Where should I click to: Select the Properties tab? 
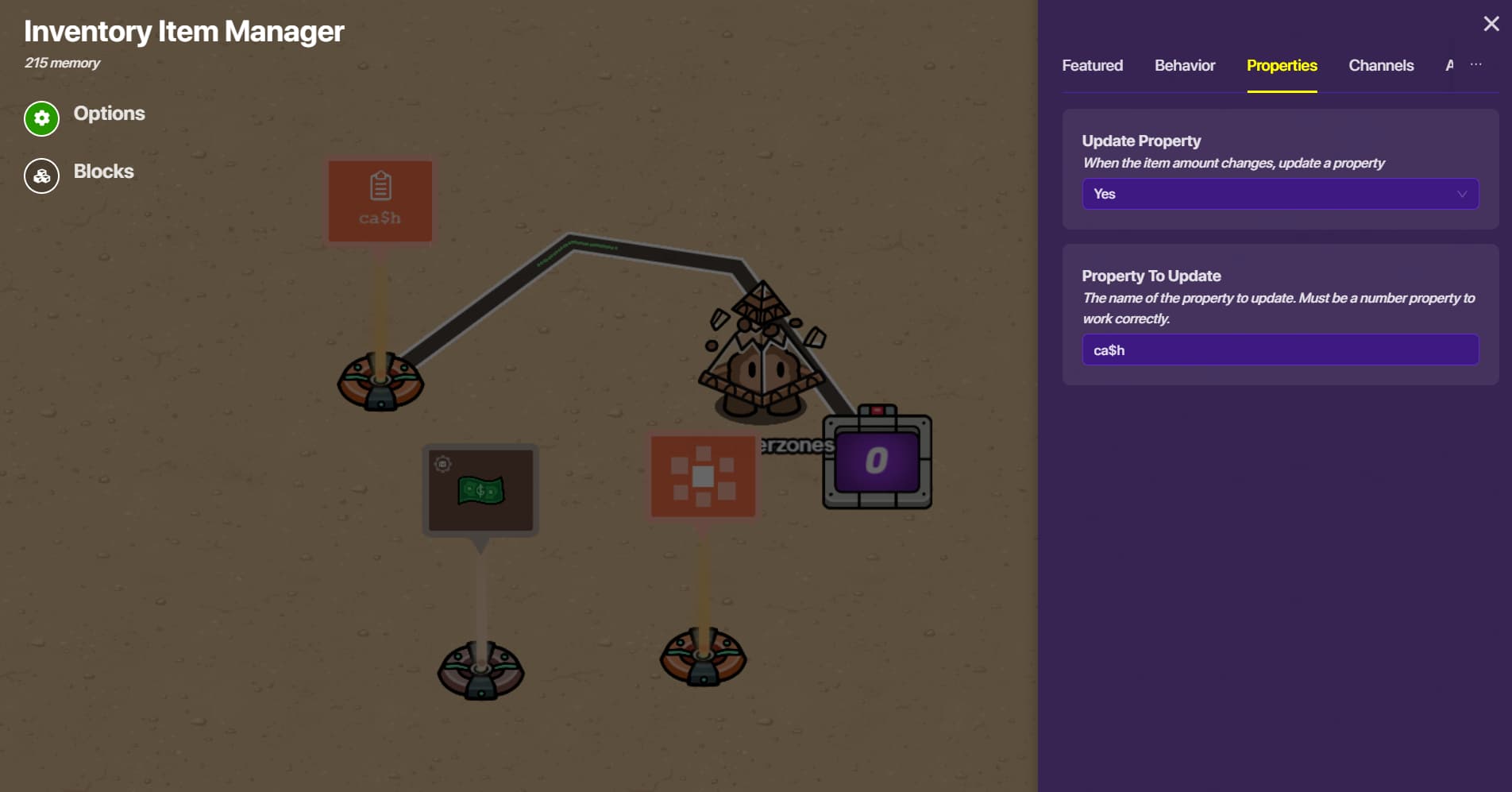[x=1281, y=66]
